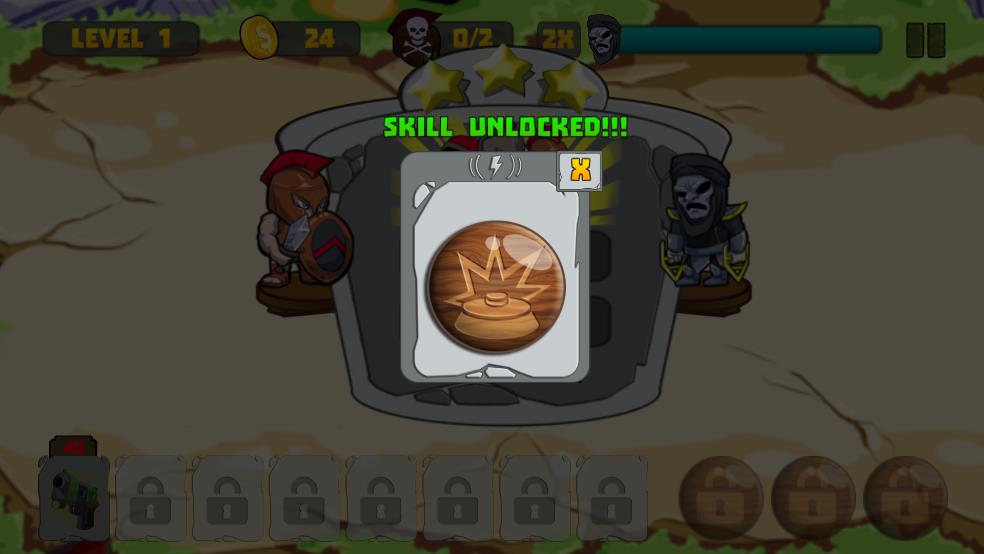Tap the unlocked landmine skill orb

pos(495,286)
